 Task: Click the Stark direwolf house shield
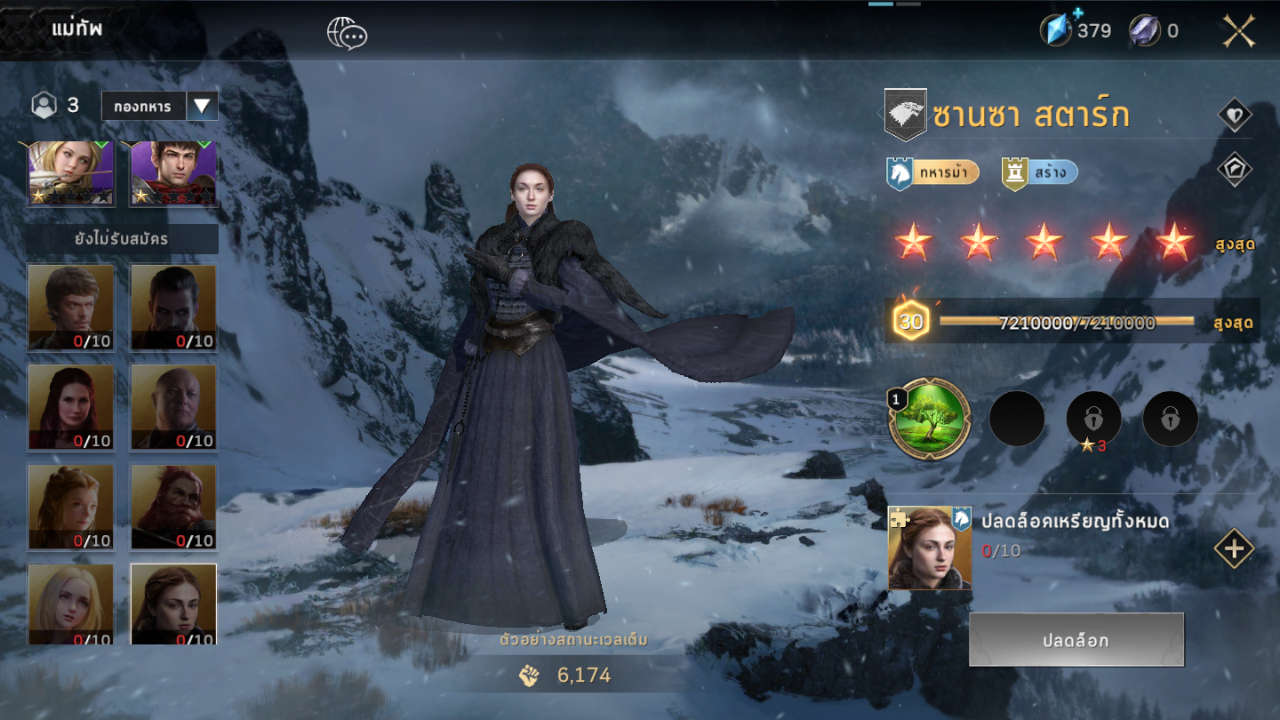pyautogui.click(x=905, y=115)
